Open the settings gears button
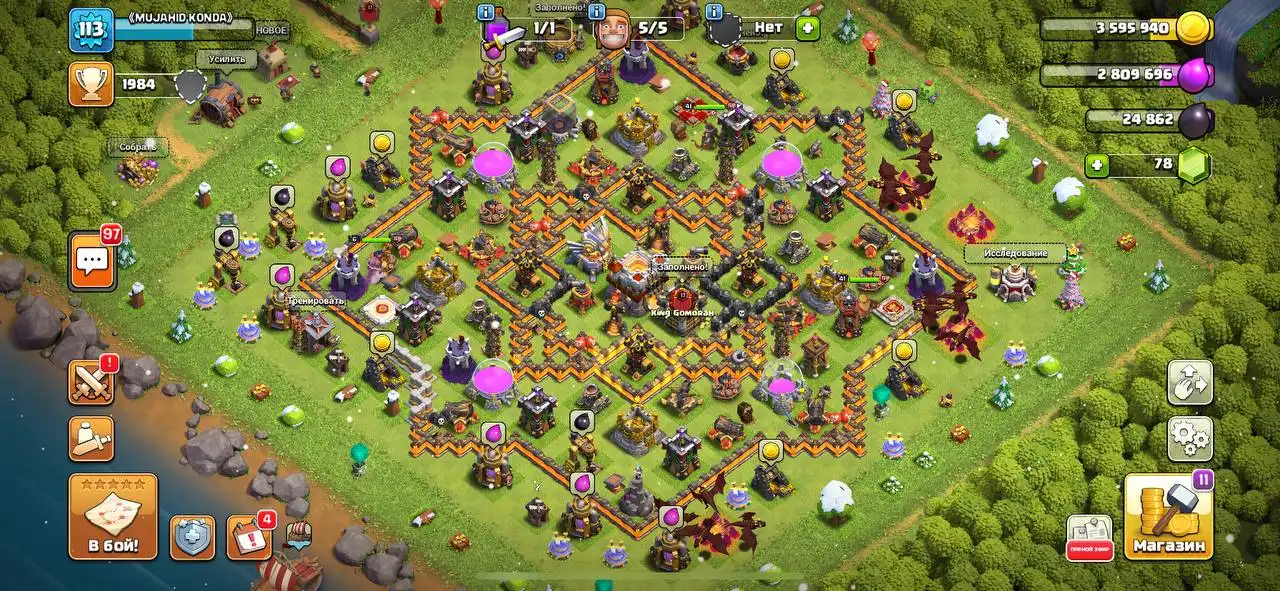 point(1190,439)
